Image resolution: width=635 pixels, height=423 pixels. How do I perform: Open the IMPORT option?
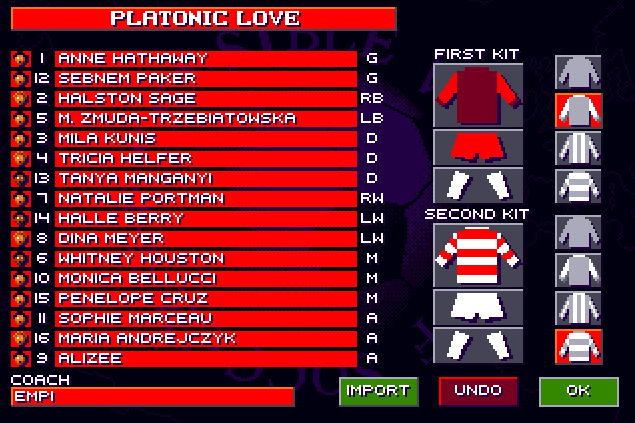point(378,391)
